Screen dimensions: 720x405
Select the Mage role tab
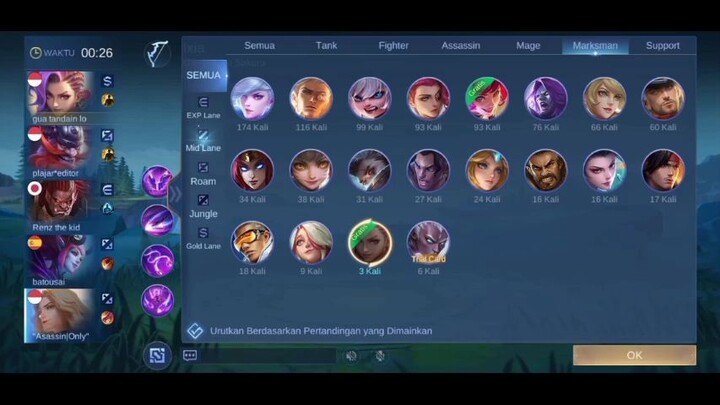pos(528,45)
